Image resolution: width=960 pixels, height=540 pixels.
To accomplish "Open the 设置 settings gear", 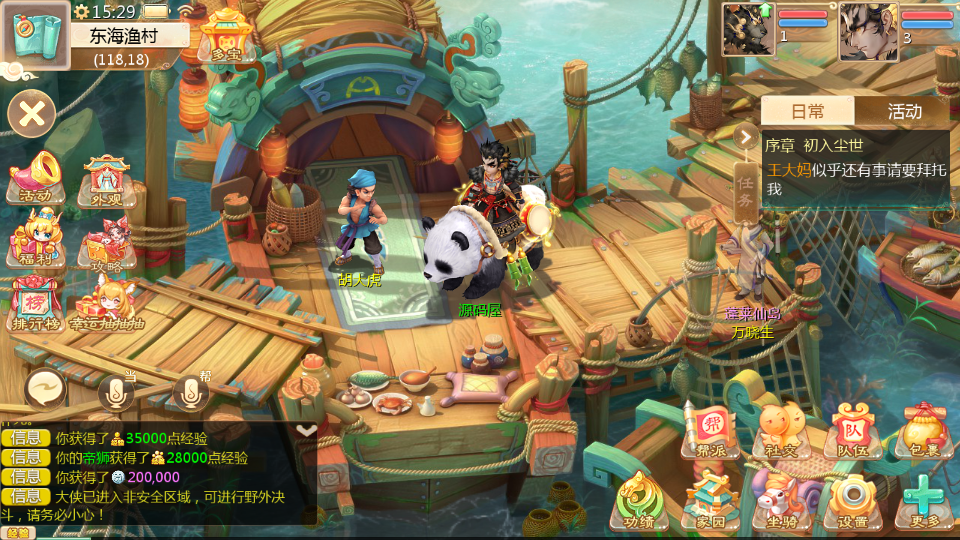I will (x=852, y=501).
